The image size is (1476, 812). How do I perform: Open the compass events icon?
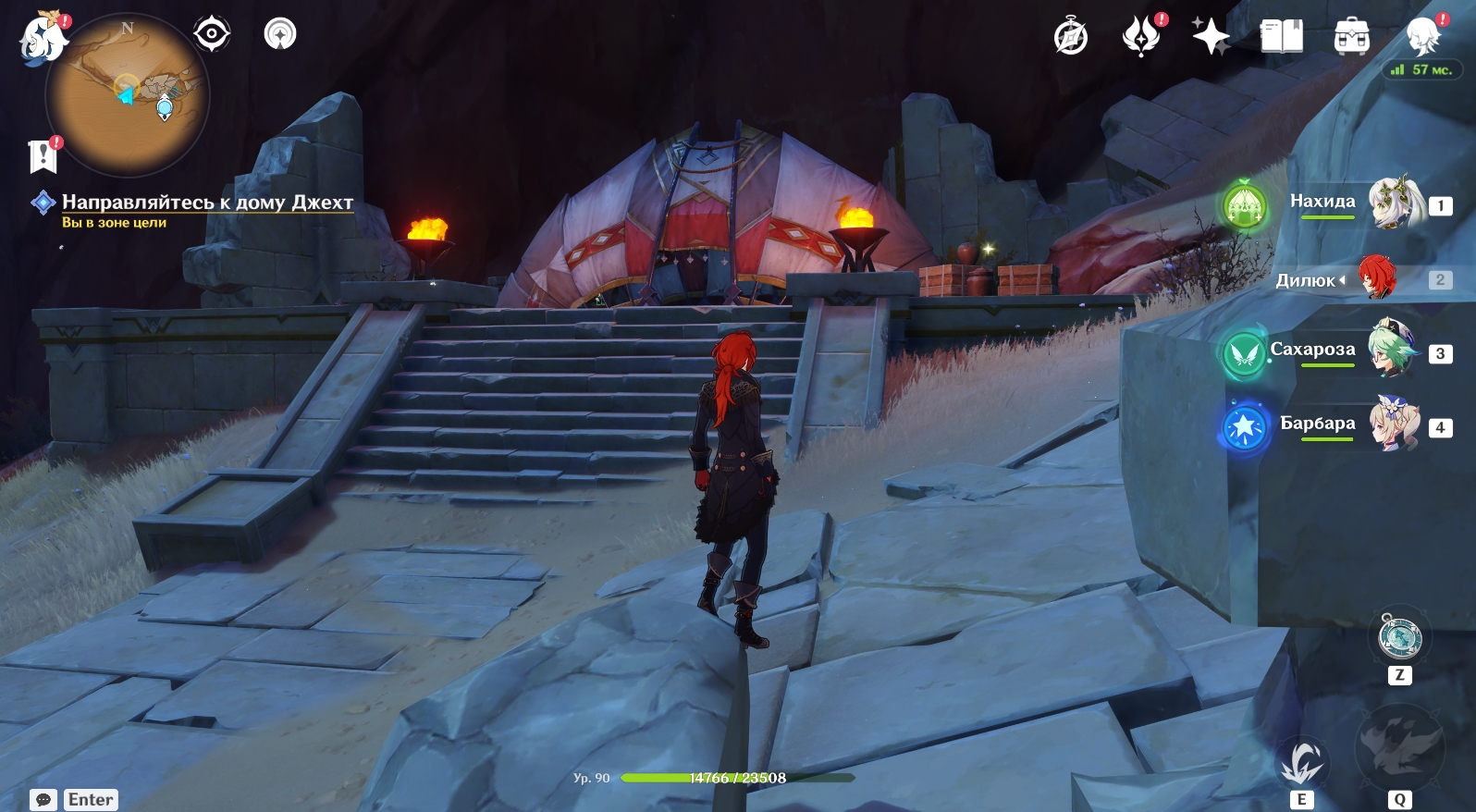coord(1071,37)
